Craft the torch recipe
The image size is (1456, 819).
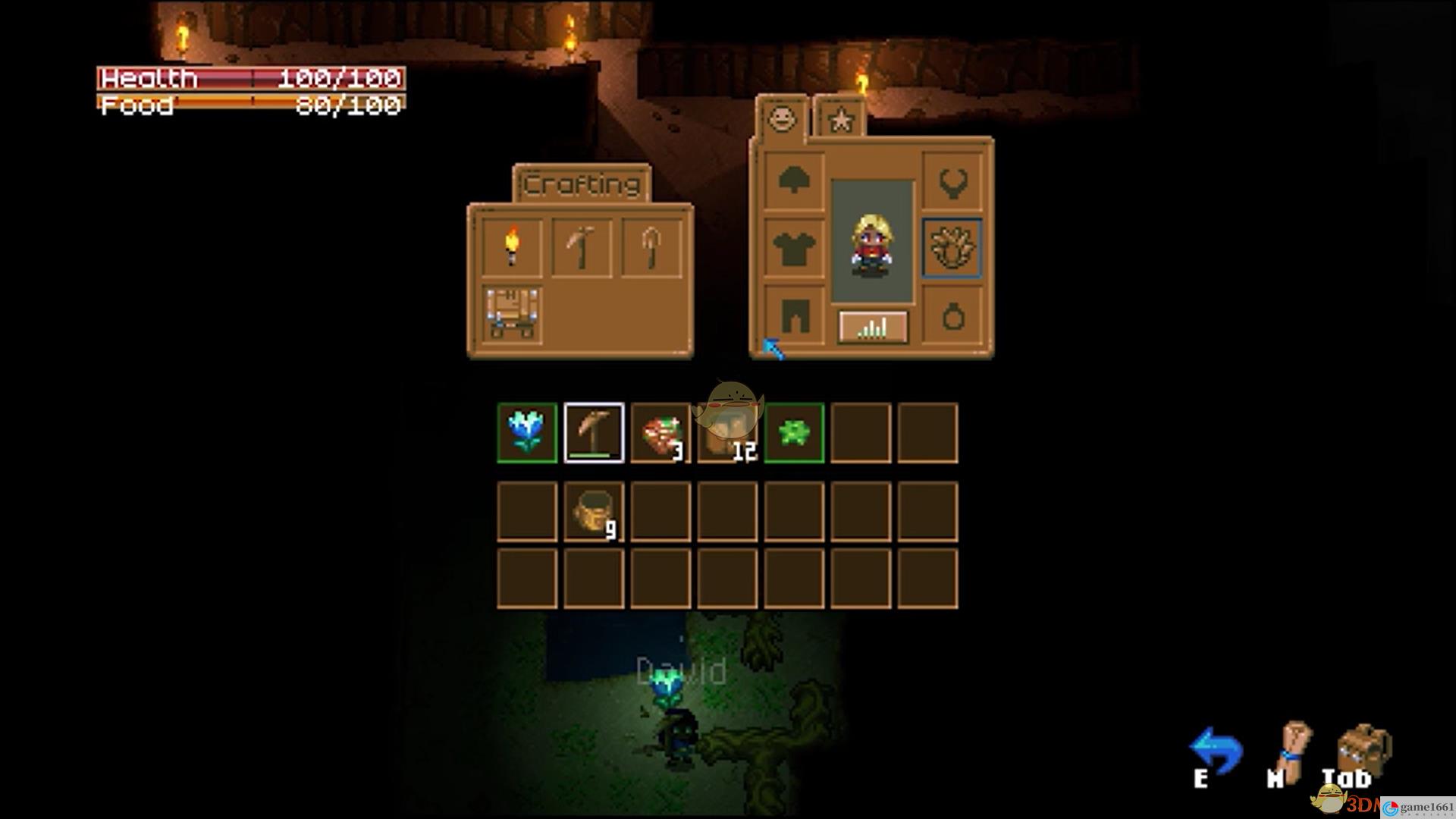[x=512, y=247]
